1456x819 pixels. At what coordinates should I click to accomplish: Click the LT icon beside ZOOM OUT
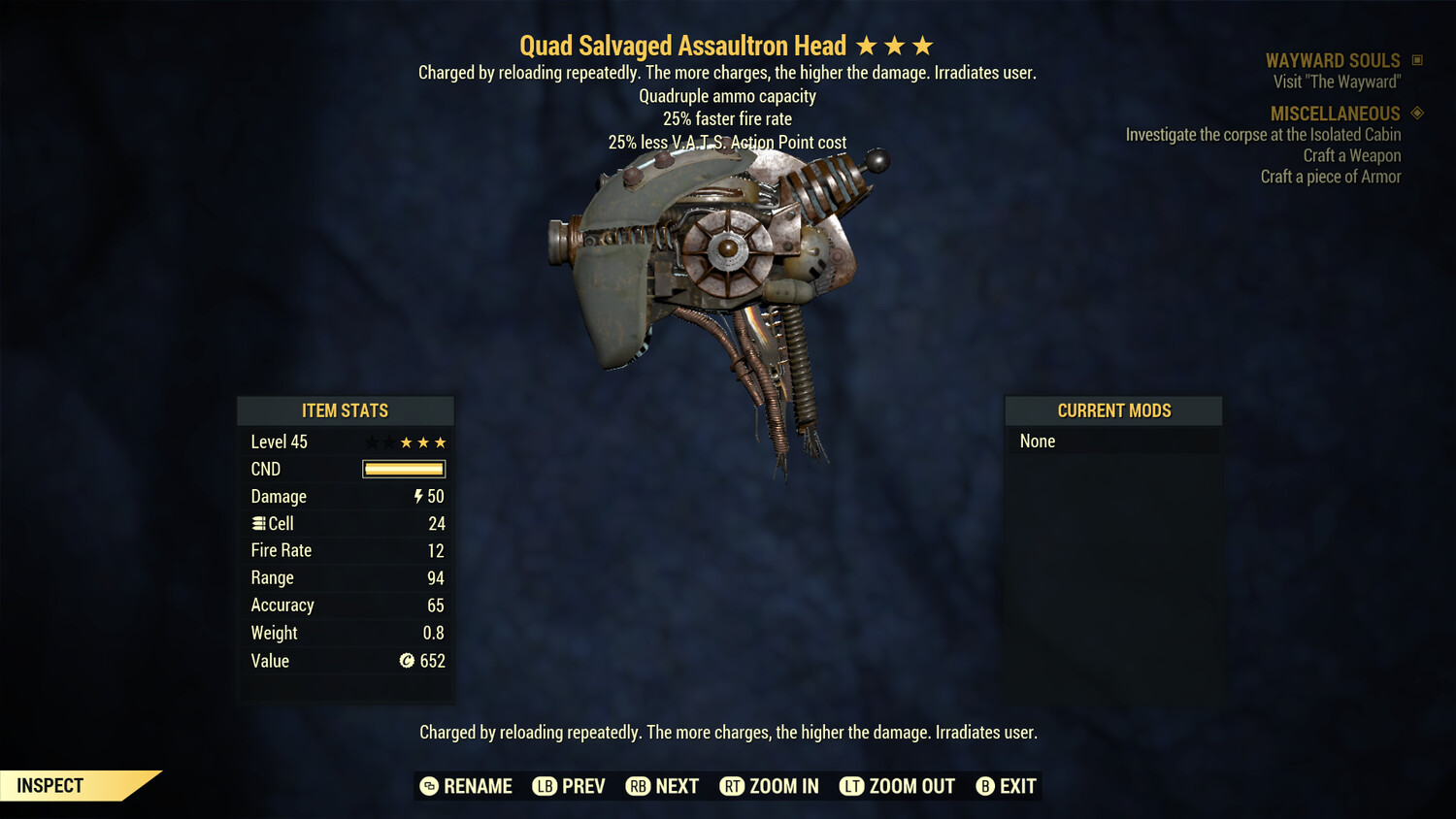coord(850,786)
